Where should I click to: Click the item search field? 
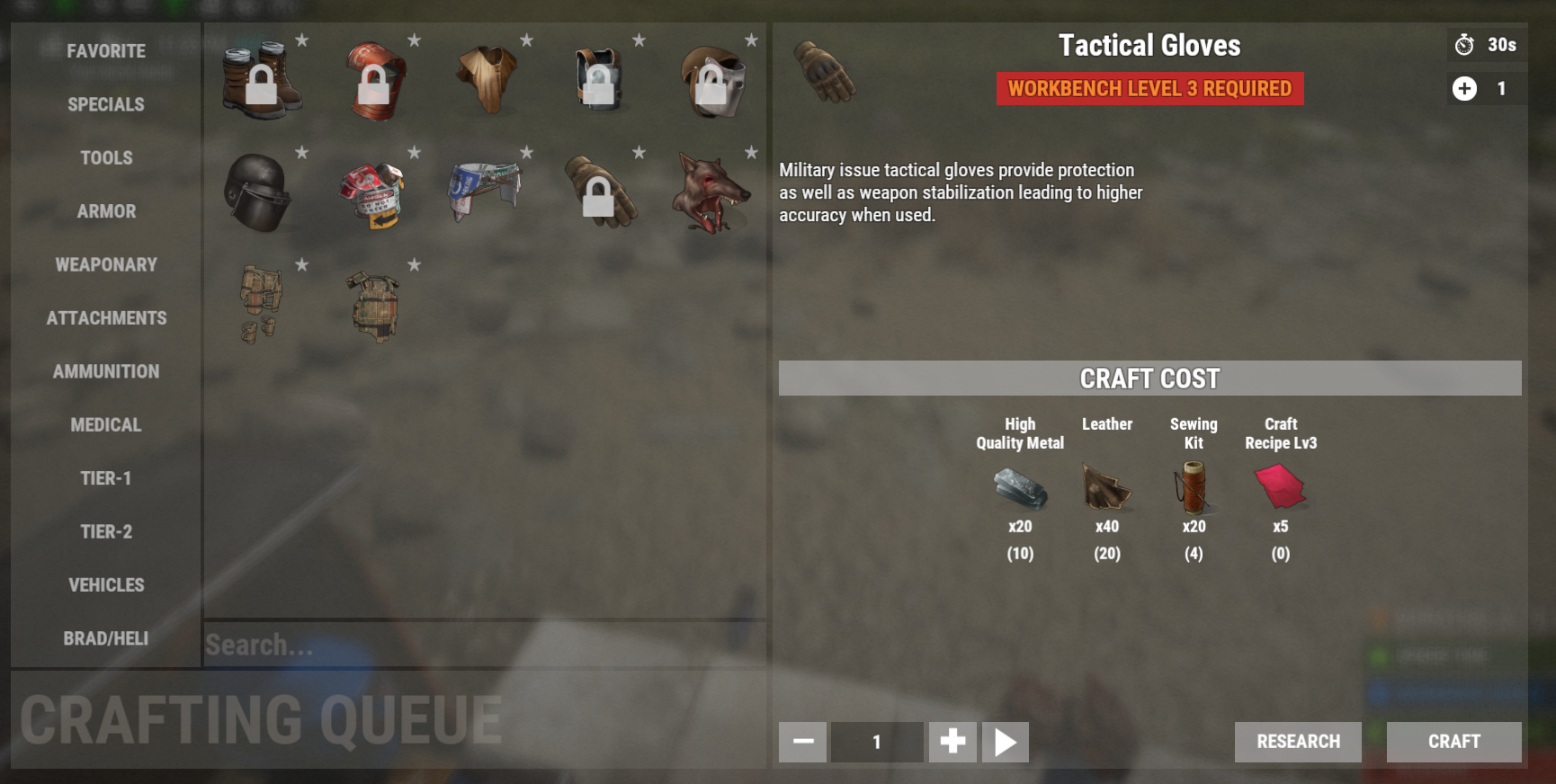point(484,645)
